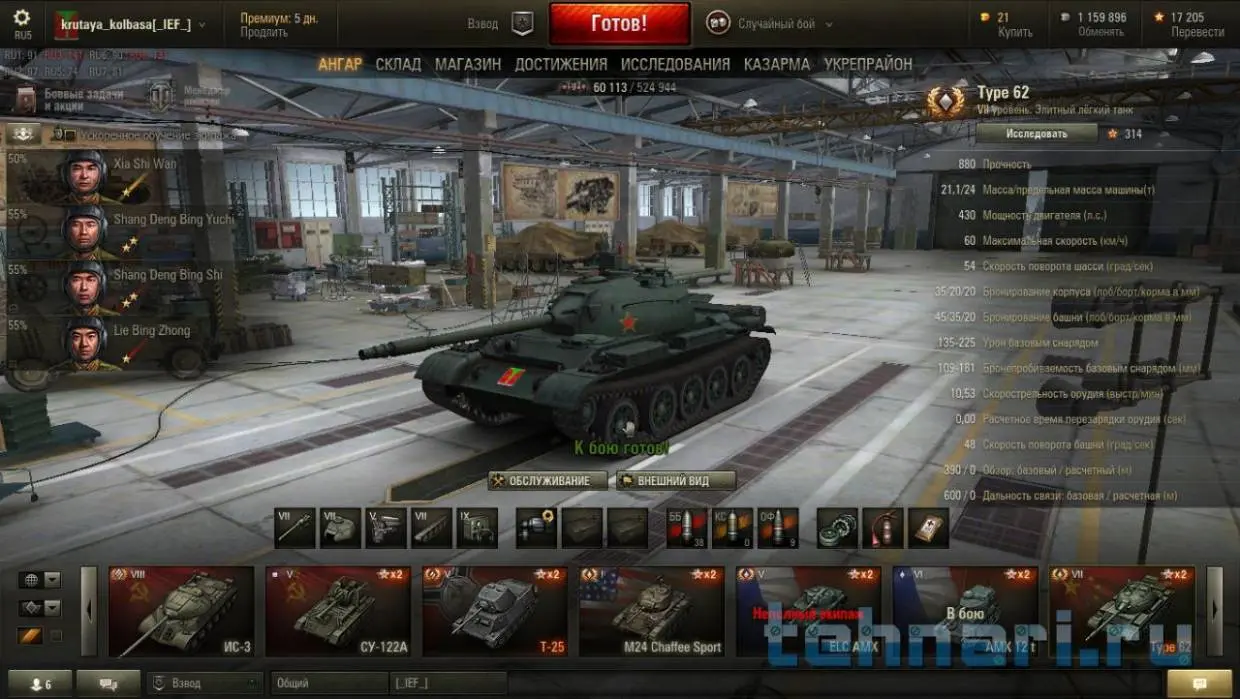The height and width of the screenshot is (699, 1240).
Task: Pick the M24 Chaffee Sport tank
Action: (651, 611)
